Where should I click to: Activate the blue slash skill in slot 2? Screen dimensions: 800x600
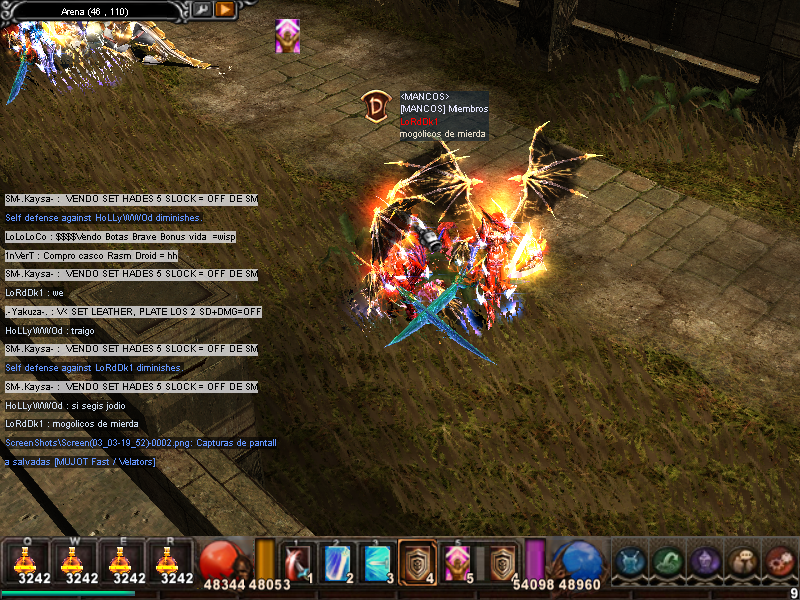338,562
